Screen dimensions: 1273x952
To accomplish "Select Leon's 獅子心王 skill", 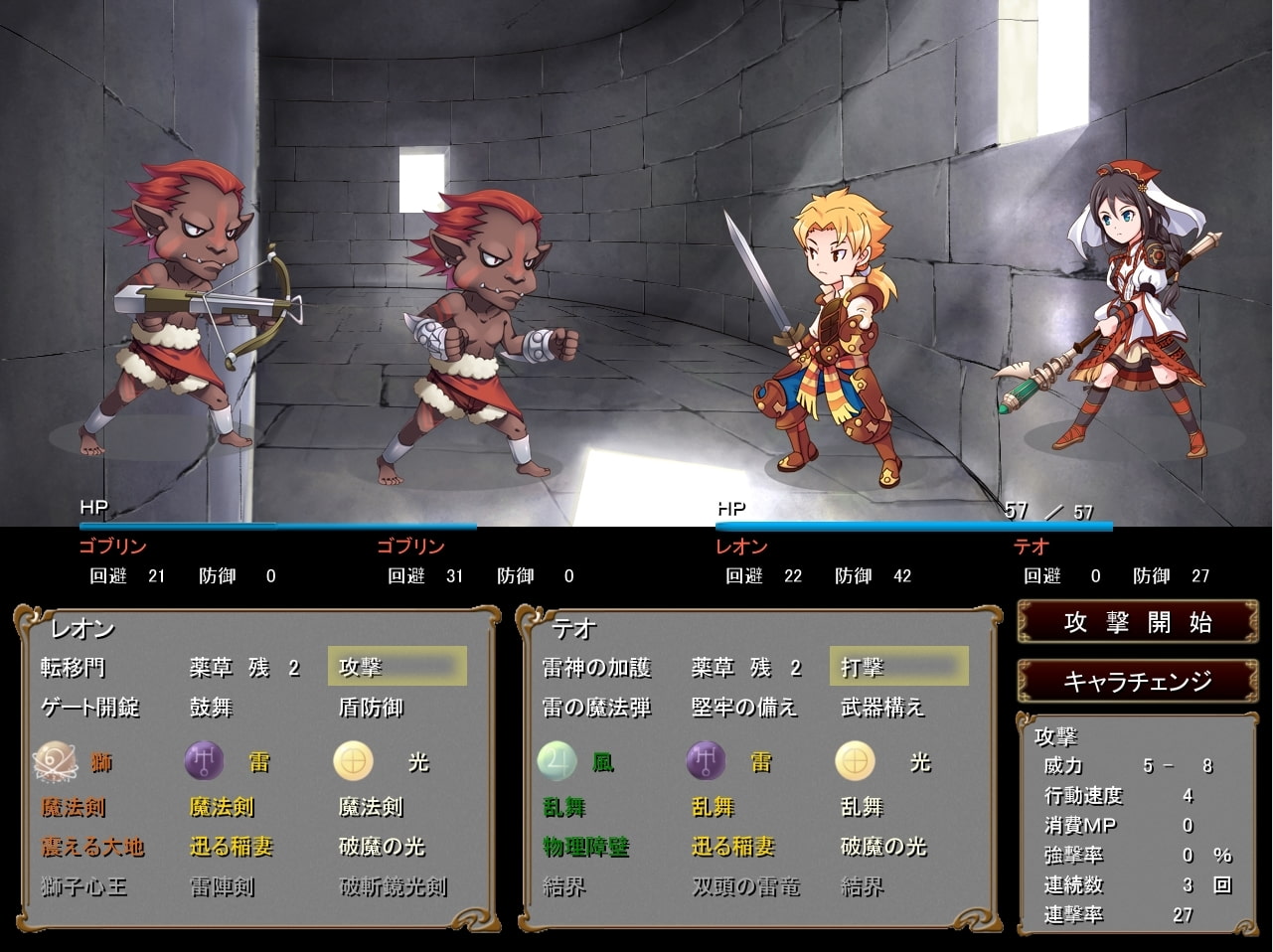I will pyautogui.click(x=83, y=886).
